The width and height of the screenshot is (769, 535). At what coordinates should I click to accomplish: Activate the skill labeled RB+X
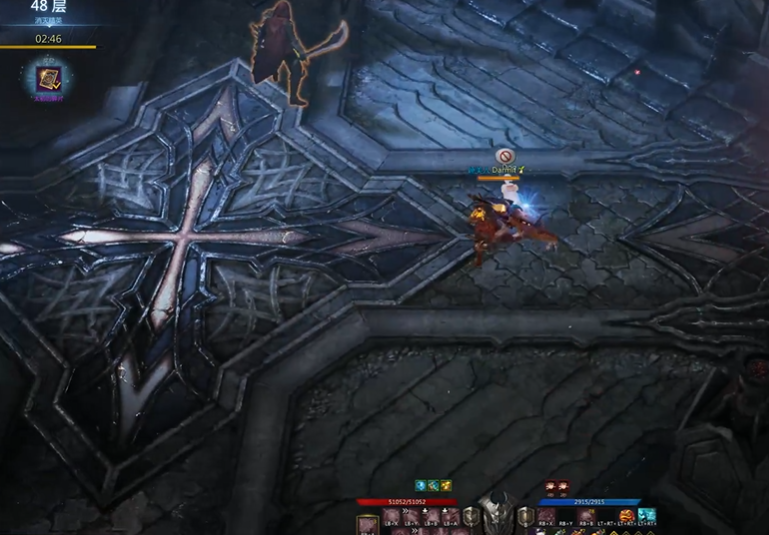548,516
